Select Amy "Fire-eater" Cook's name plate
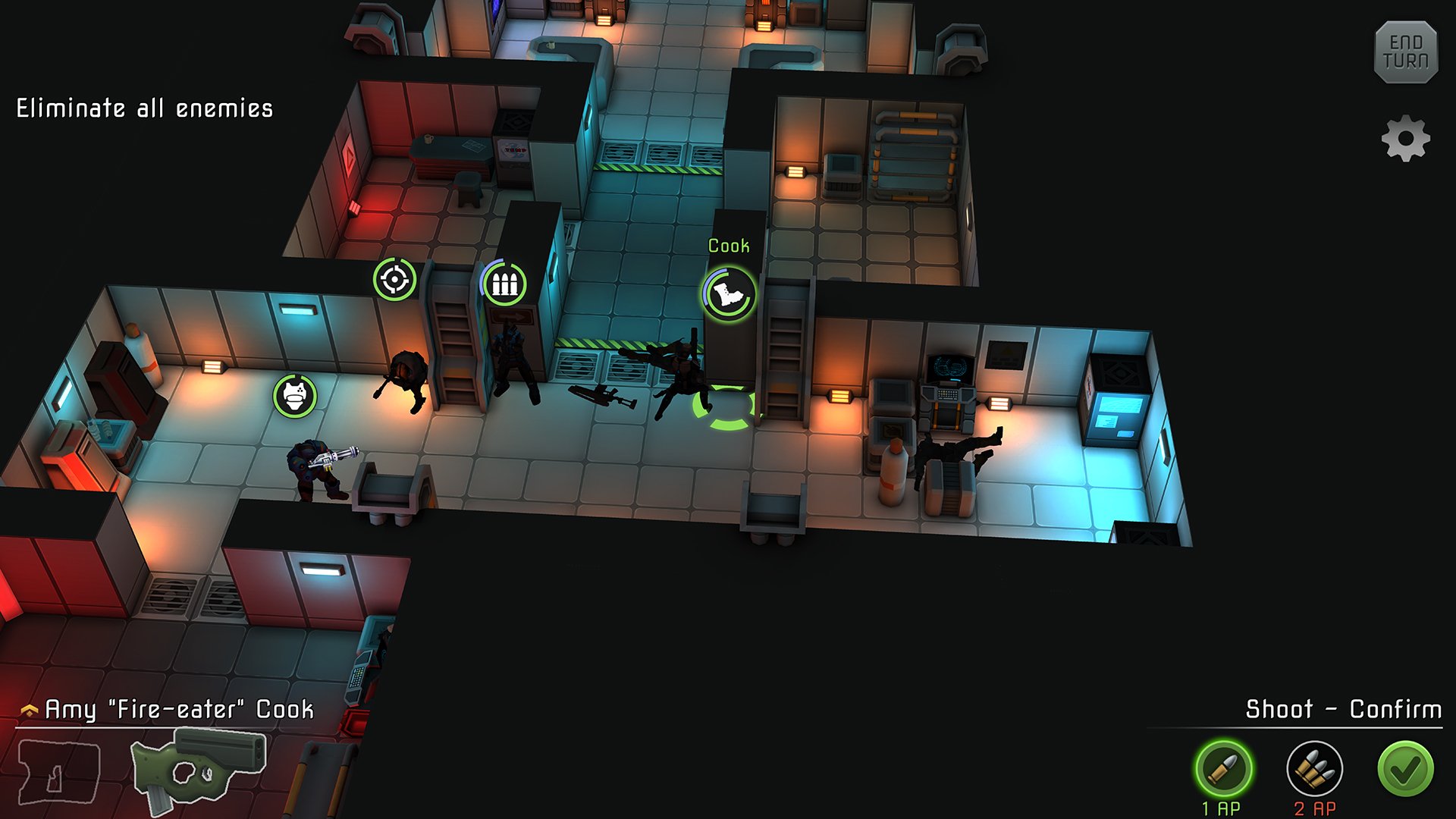Viewport: 1456px width, 819px height. tap(180, 711)
